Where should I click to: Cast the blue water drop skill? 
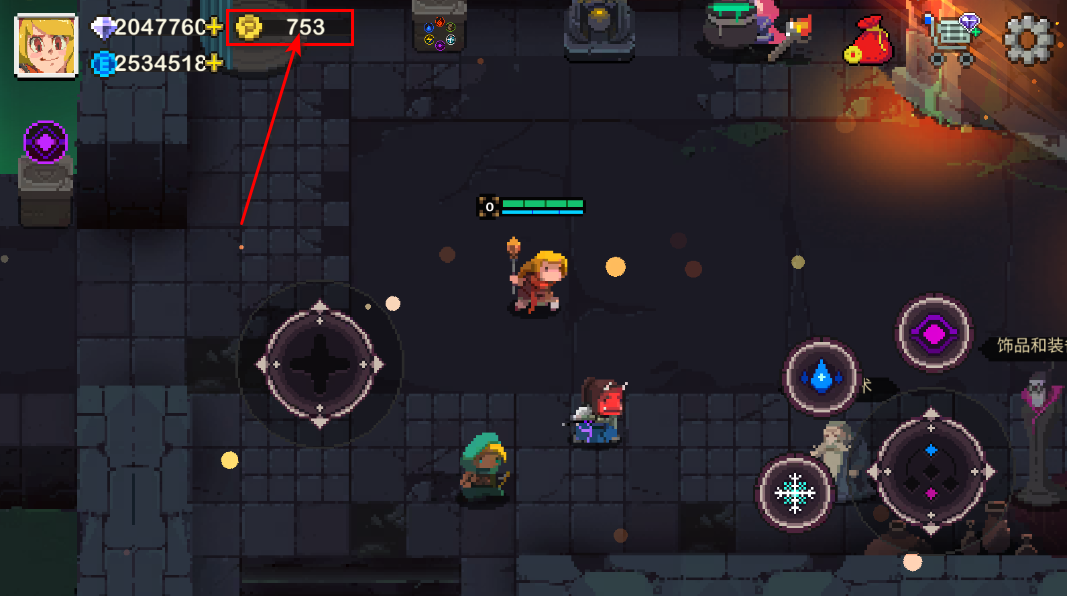[821, 377]
